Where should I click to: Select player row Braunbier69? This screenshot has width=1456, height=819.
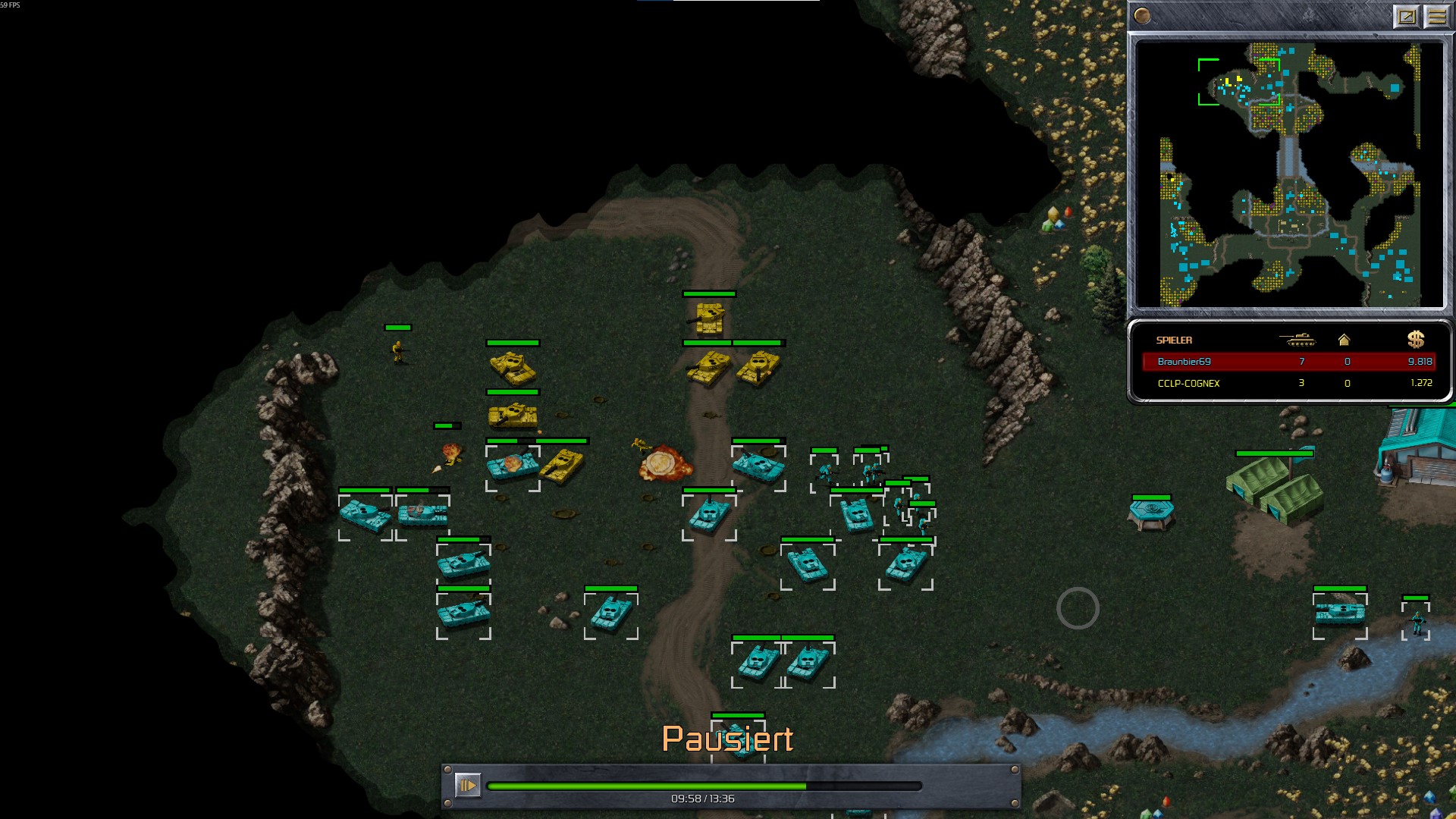pyautogui.click(x=1288, y=362)
